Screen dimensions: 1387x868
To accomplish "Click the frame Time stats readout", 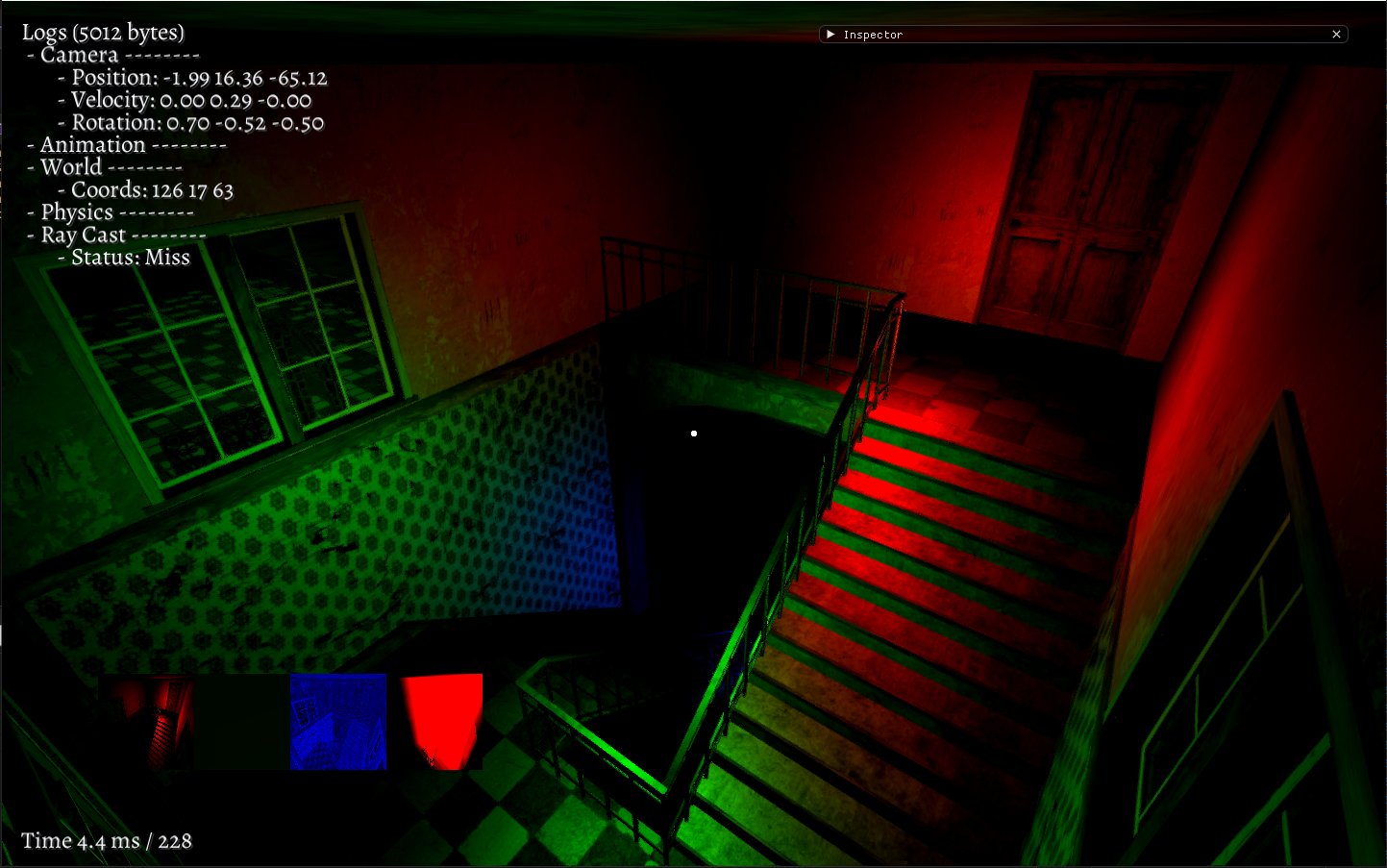I will point(106,841).
